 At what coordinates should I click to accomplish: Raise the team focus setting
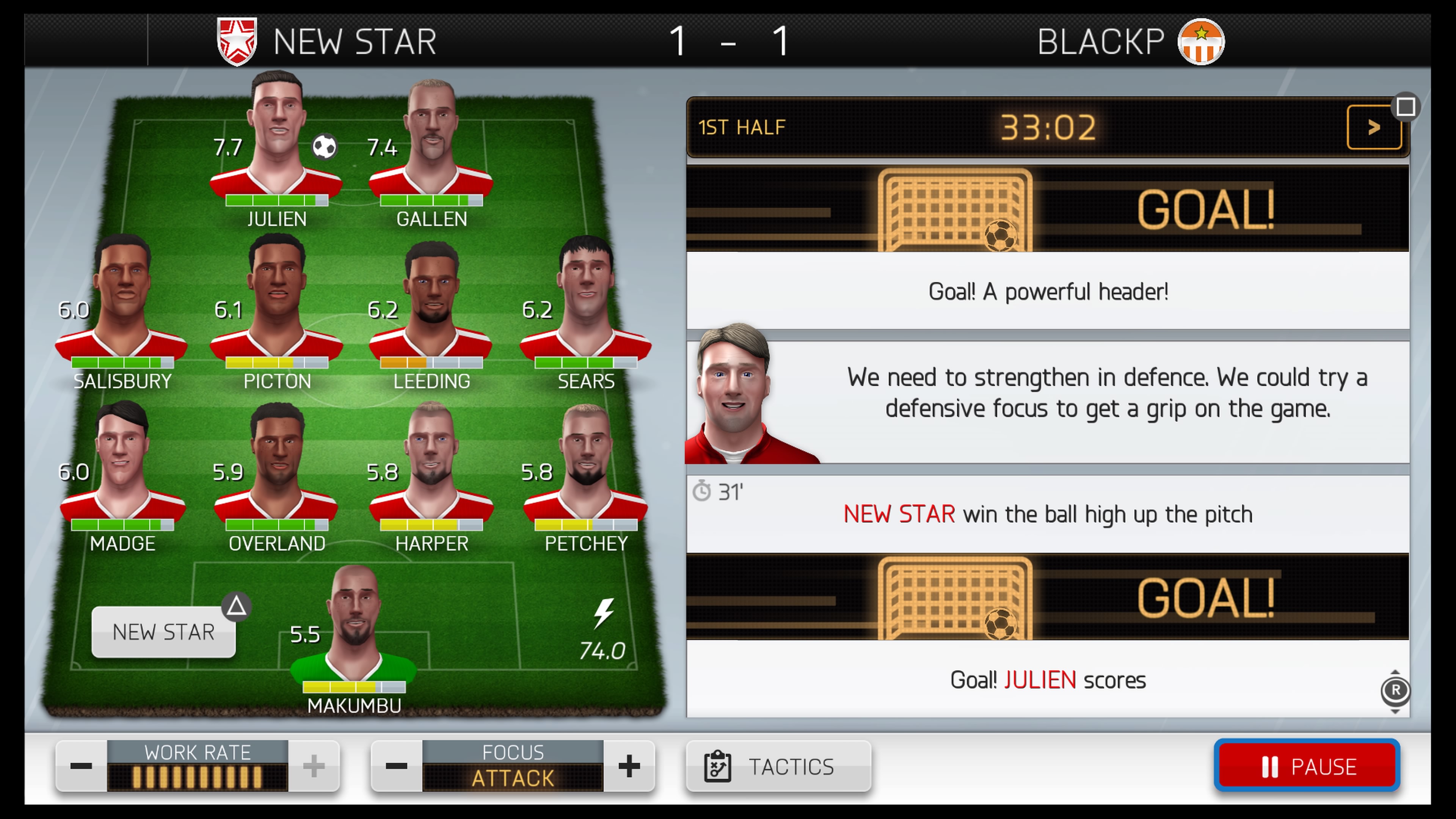pyautogui.click(x=629, y=766)
